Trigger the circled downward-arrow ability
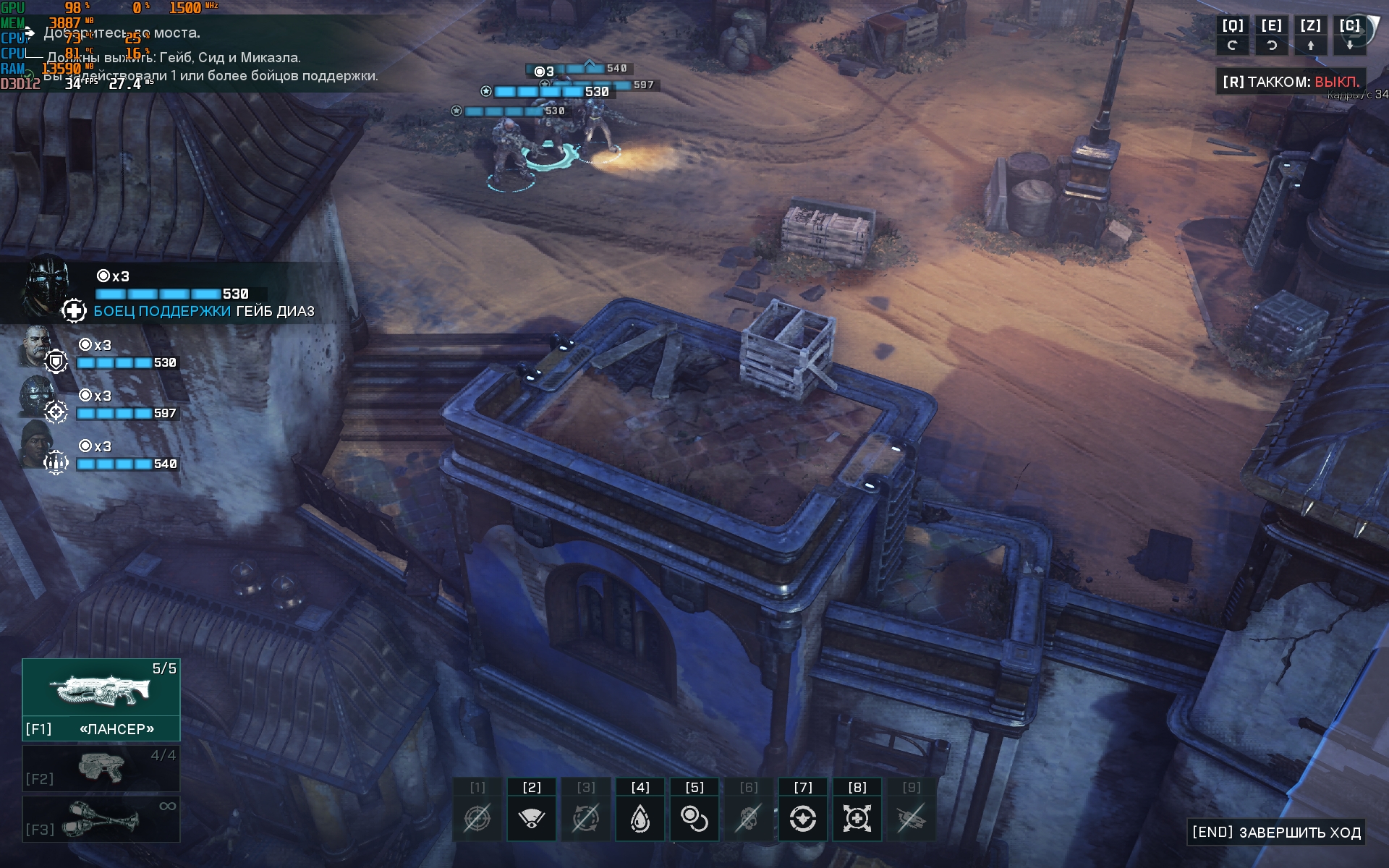 click(x=803, y=819)
